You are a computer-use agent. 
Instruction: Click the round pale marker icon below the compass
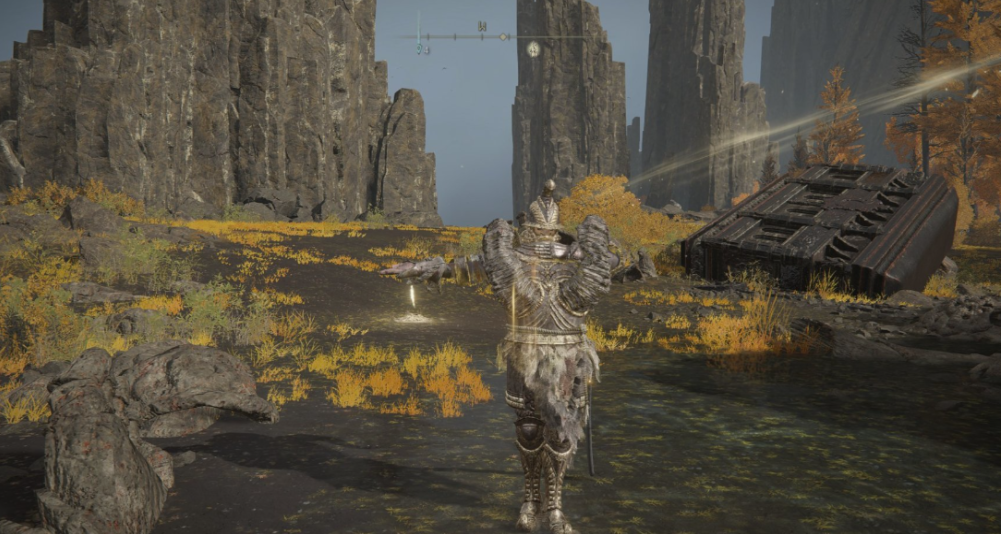[x=533, y=48]
